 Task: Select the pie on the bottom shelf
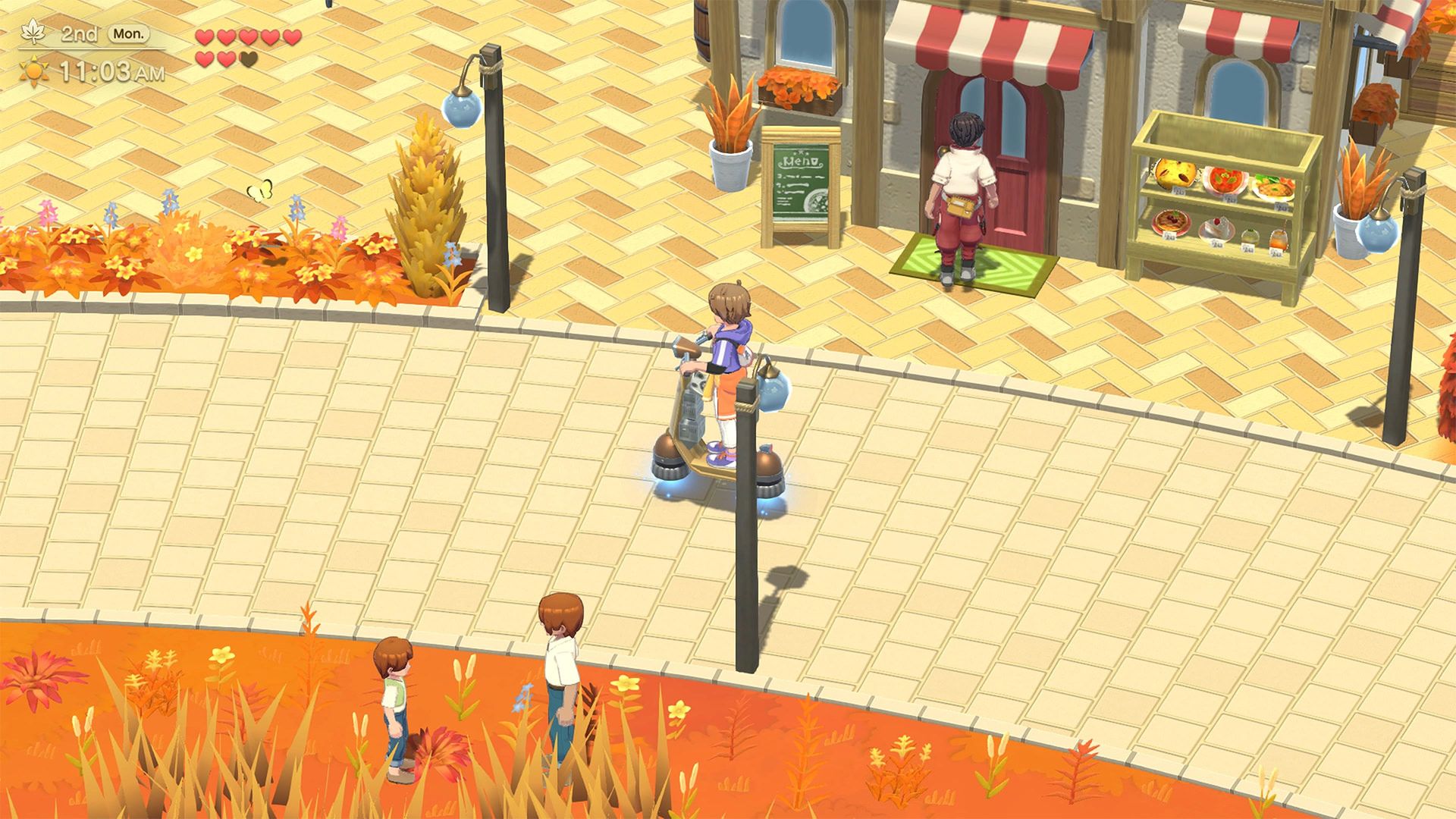1172,223
